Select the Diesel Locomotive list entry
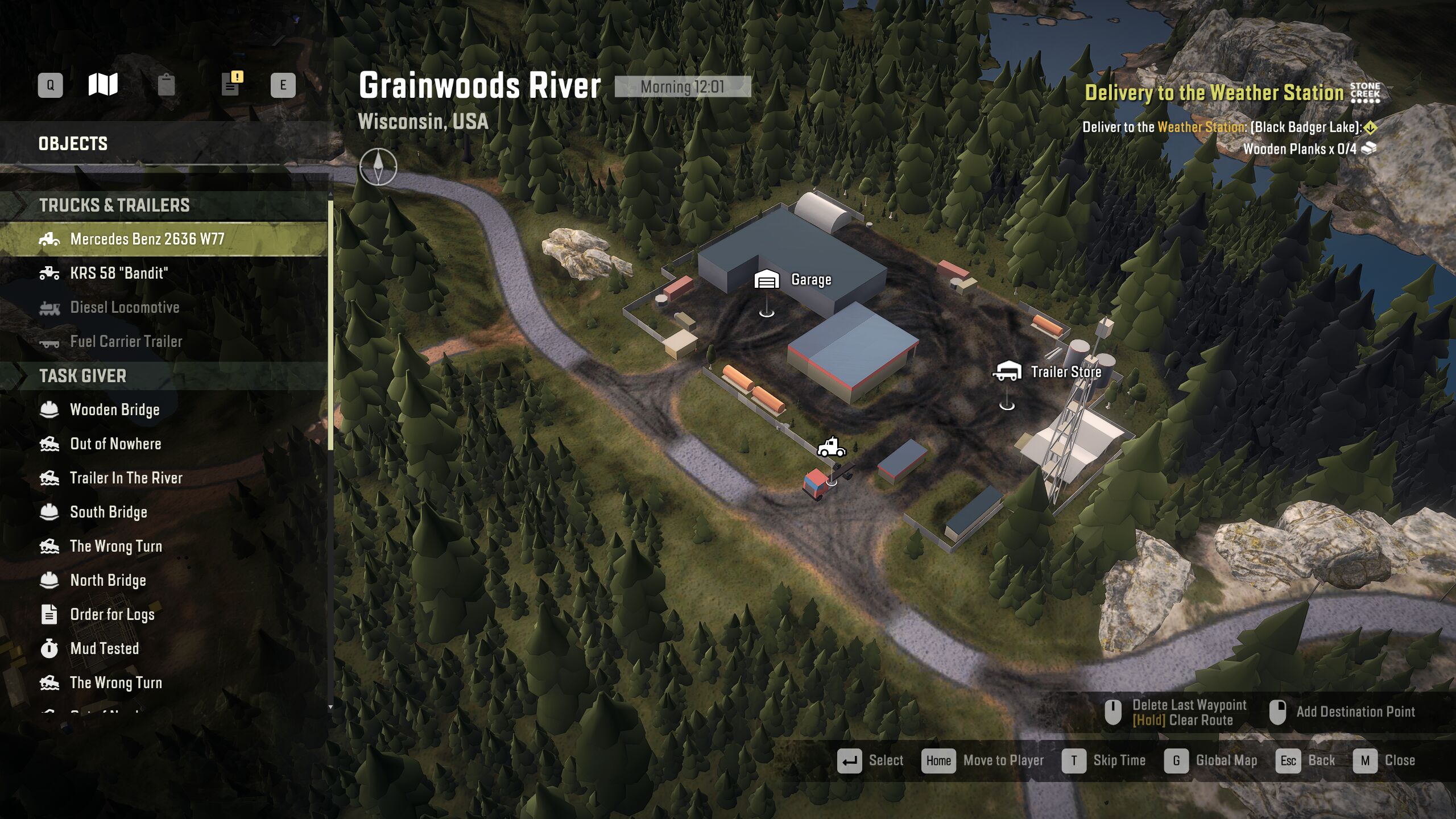Image resolution: width=1456 pixels, height=819 pixels. 124,308
